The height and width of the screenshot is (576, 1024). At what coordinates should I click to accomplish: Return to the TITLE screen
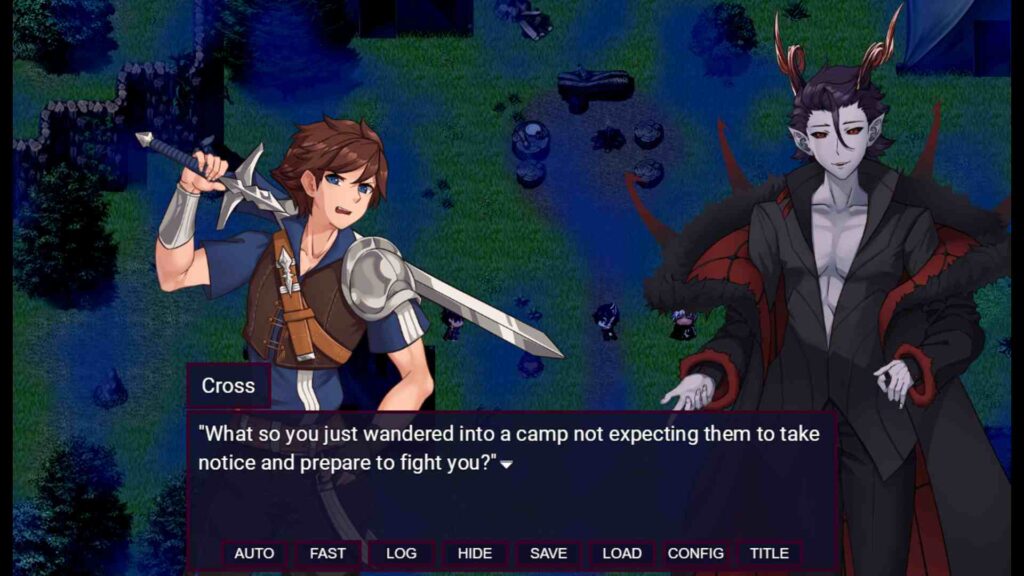coord(769,553)
